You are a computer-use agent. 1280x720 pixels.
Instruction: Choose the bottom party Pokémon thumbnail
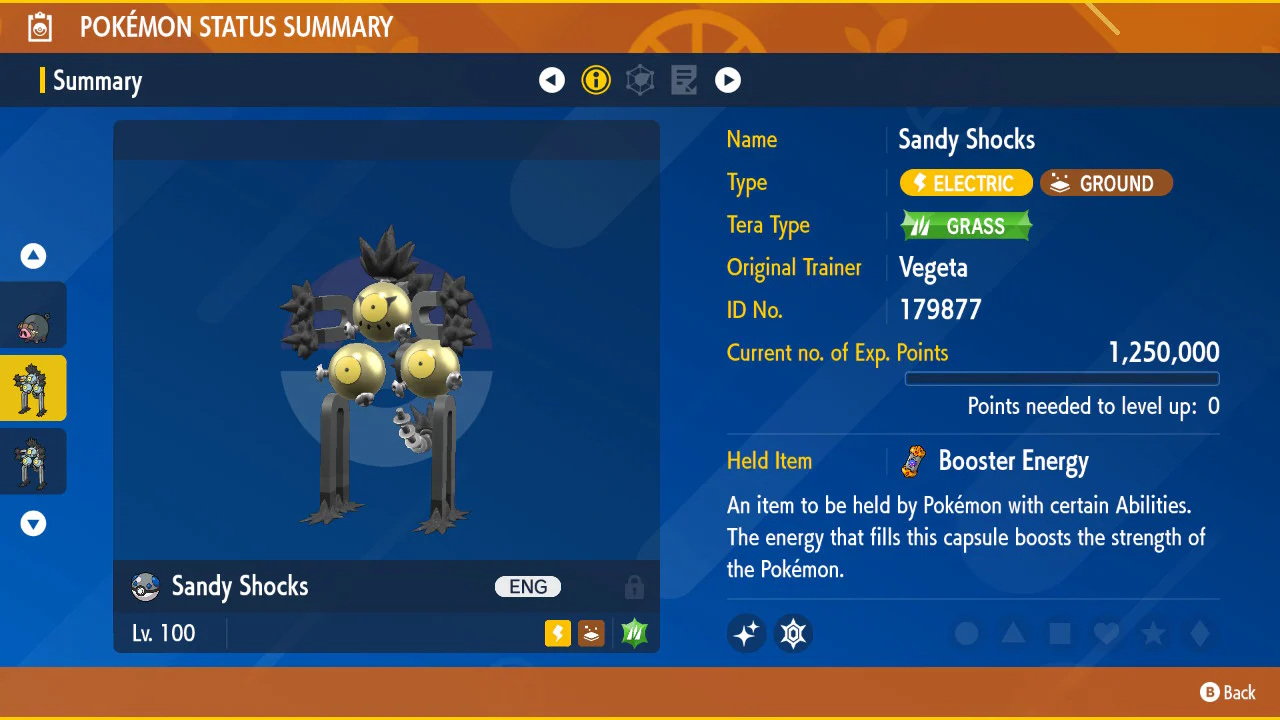point(34,461)
